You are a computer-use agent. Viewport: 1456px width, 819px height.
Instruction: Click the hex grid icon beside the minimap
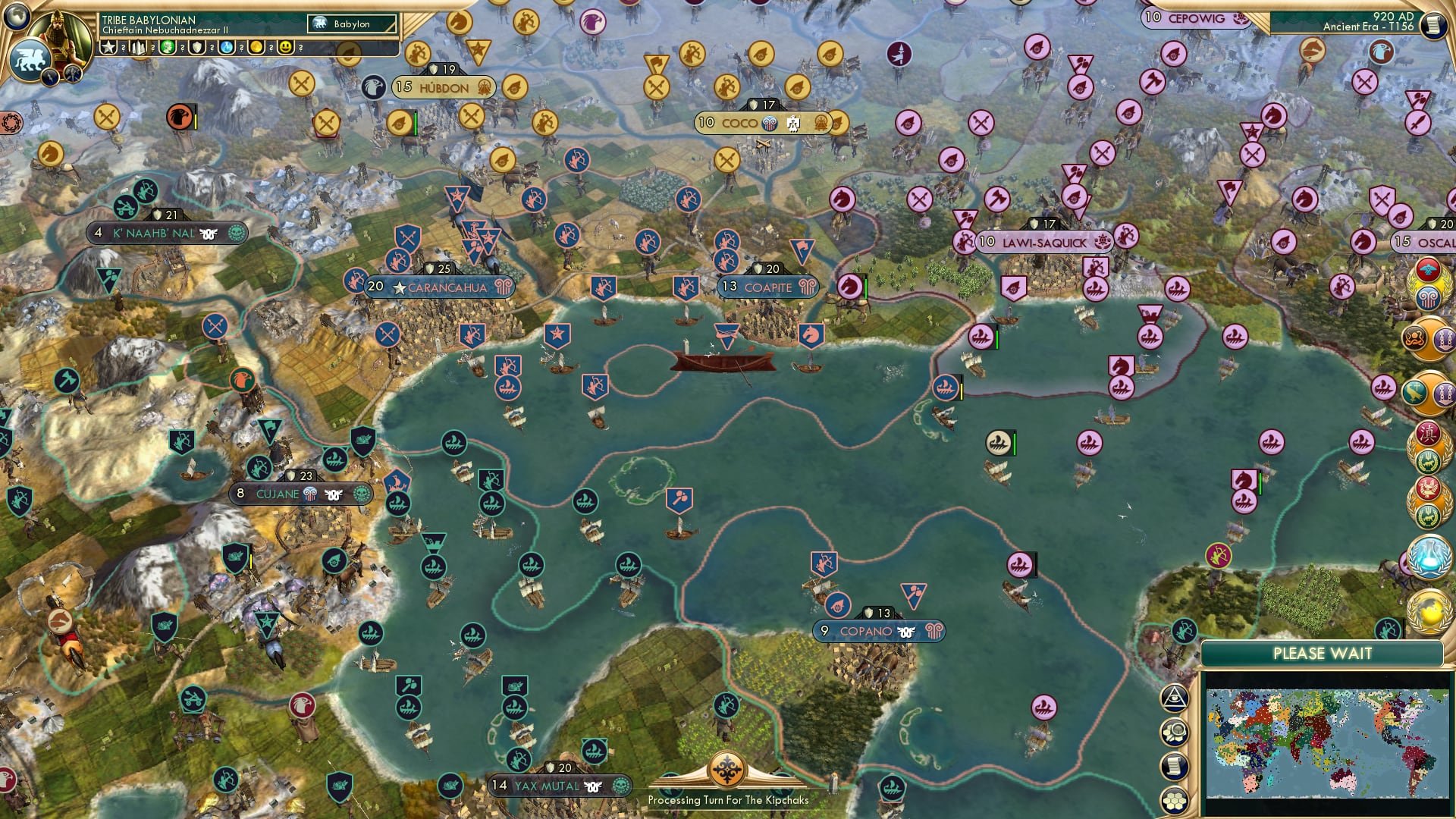click(1174, 799)
